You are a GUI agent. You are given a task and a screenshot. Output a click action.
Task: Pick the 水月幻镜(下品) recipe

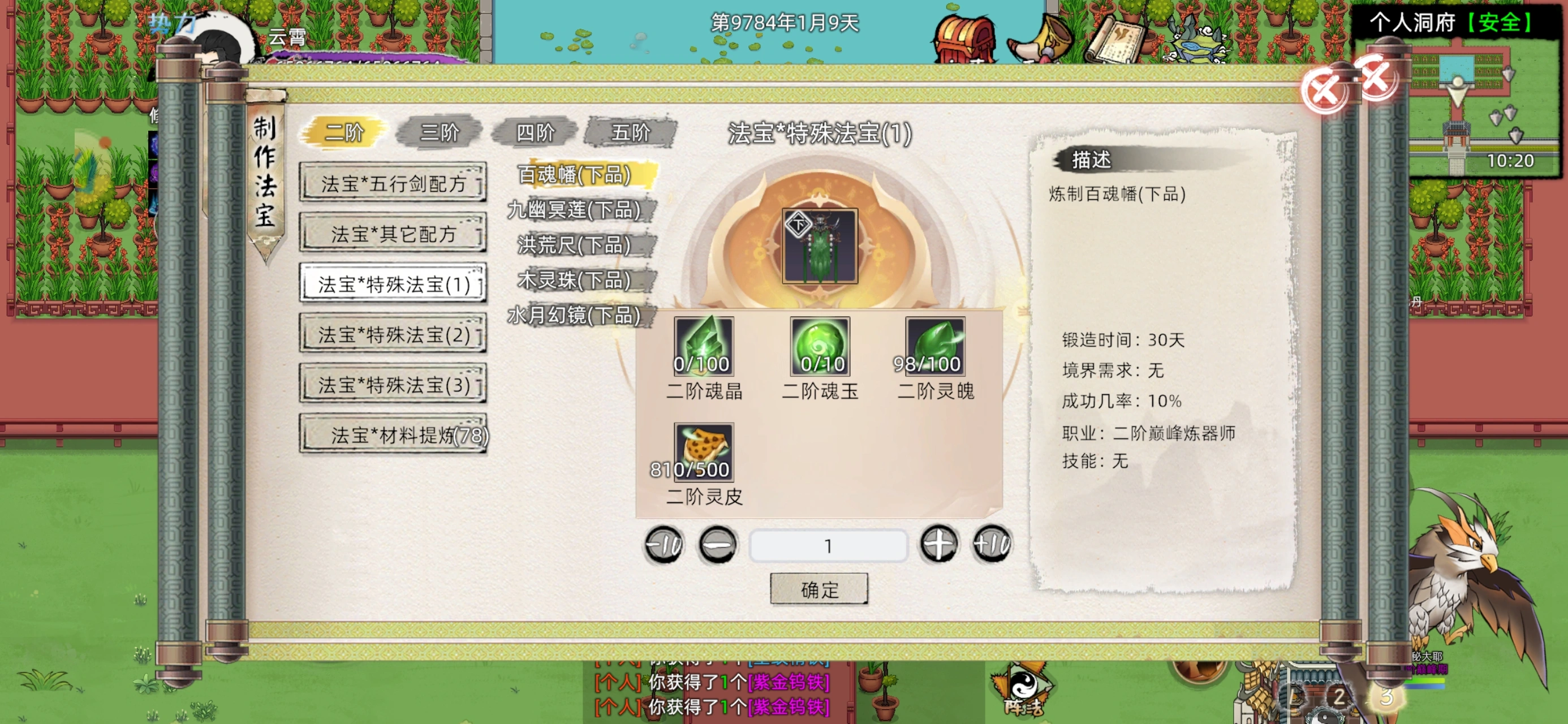[574, 315]
